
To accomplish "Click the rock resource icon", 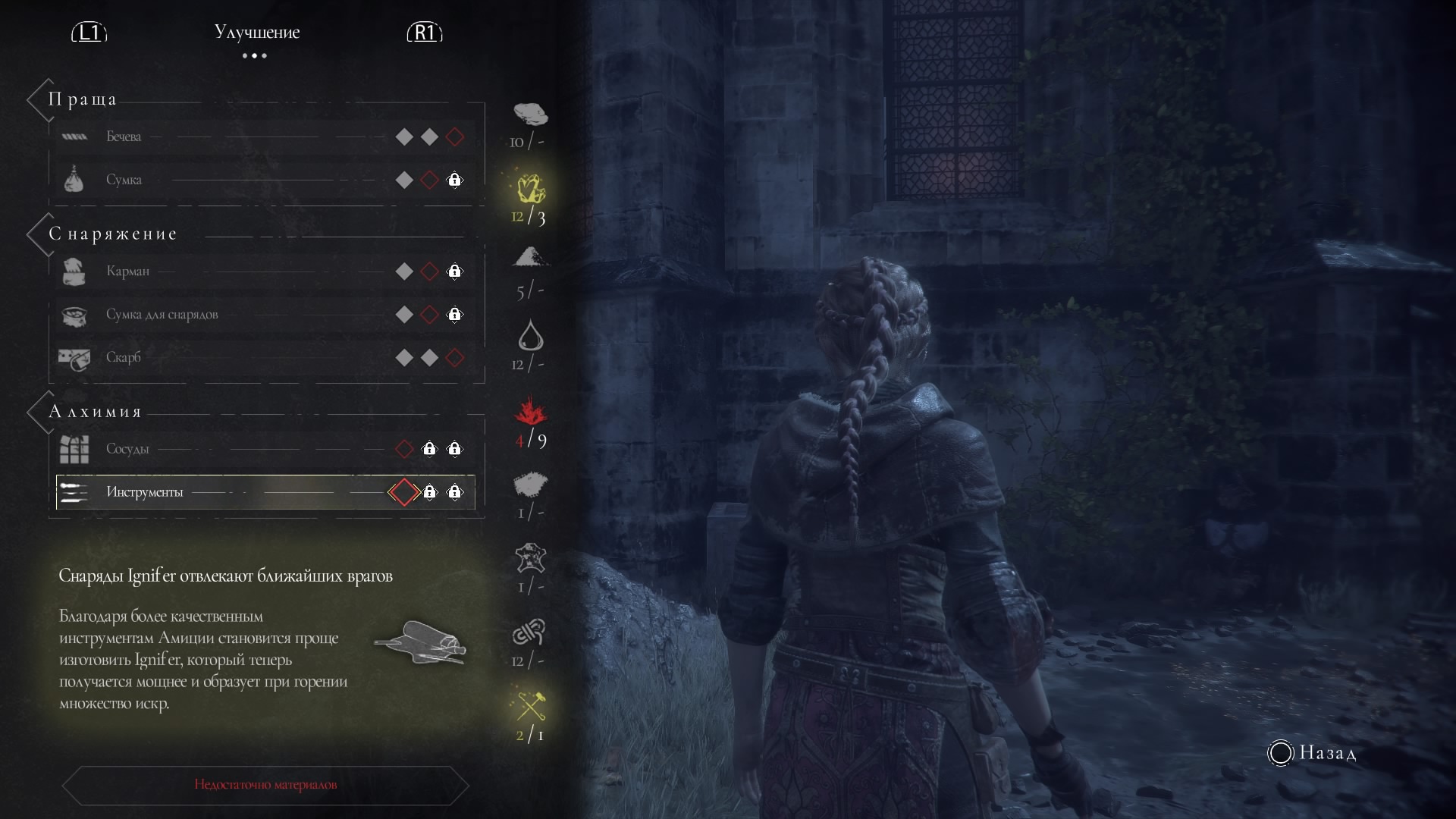I will [530, 115].
